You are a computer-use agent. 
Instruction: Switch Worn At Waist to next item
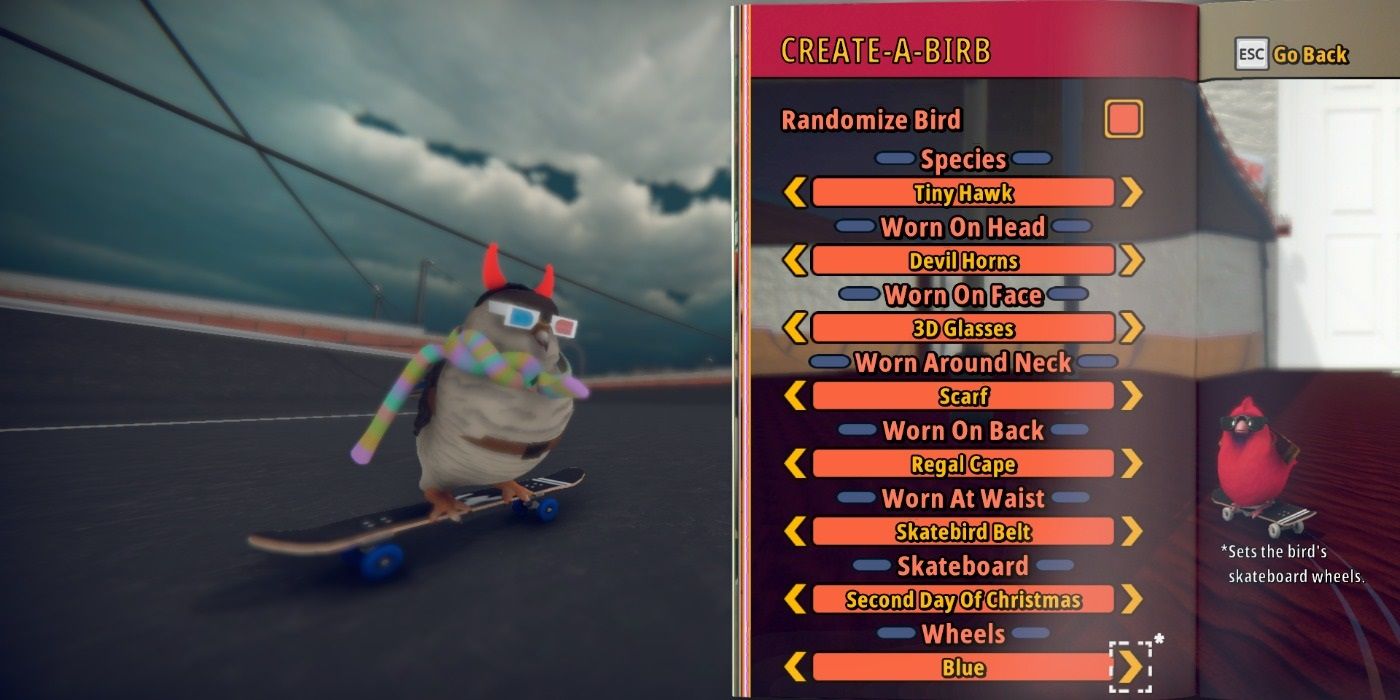(1131, 532)
